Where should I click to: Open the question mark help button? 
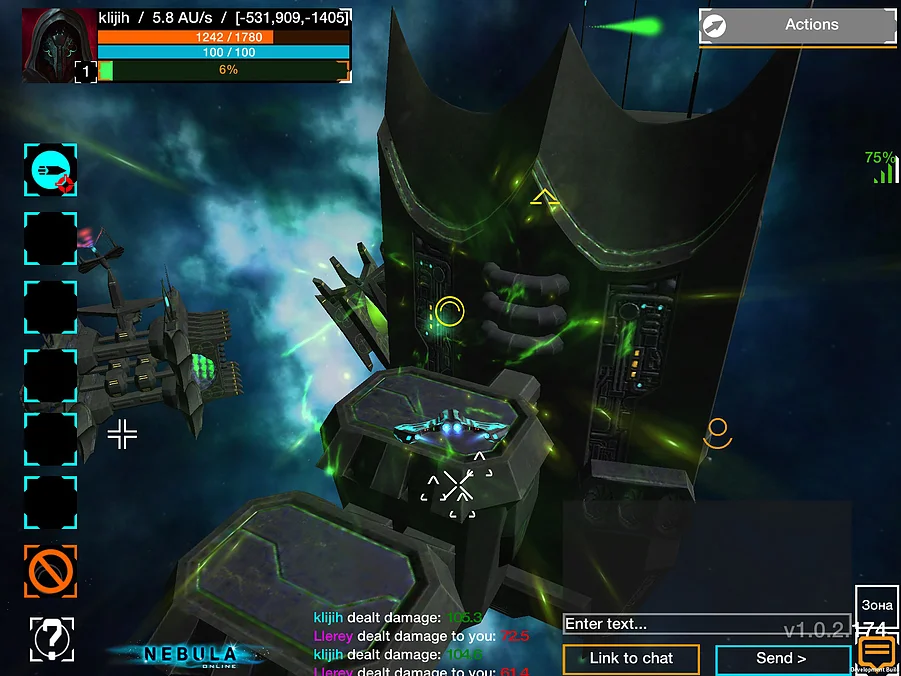click(52, 638)
